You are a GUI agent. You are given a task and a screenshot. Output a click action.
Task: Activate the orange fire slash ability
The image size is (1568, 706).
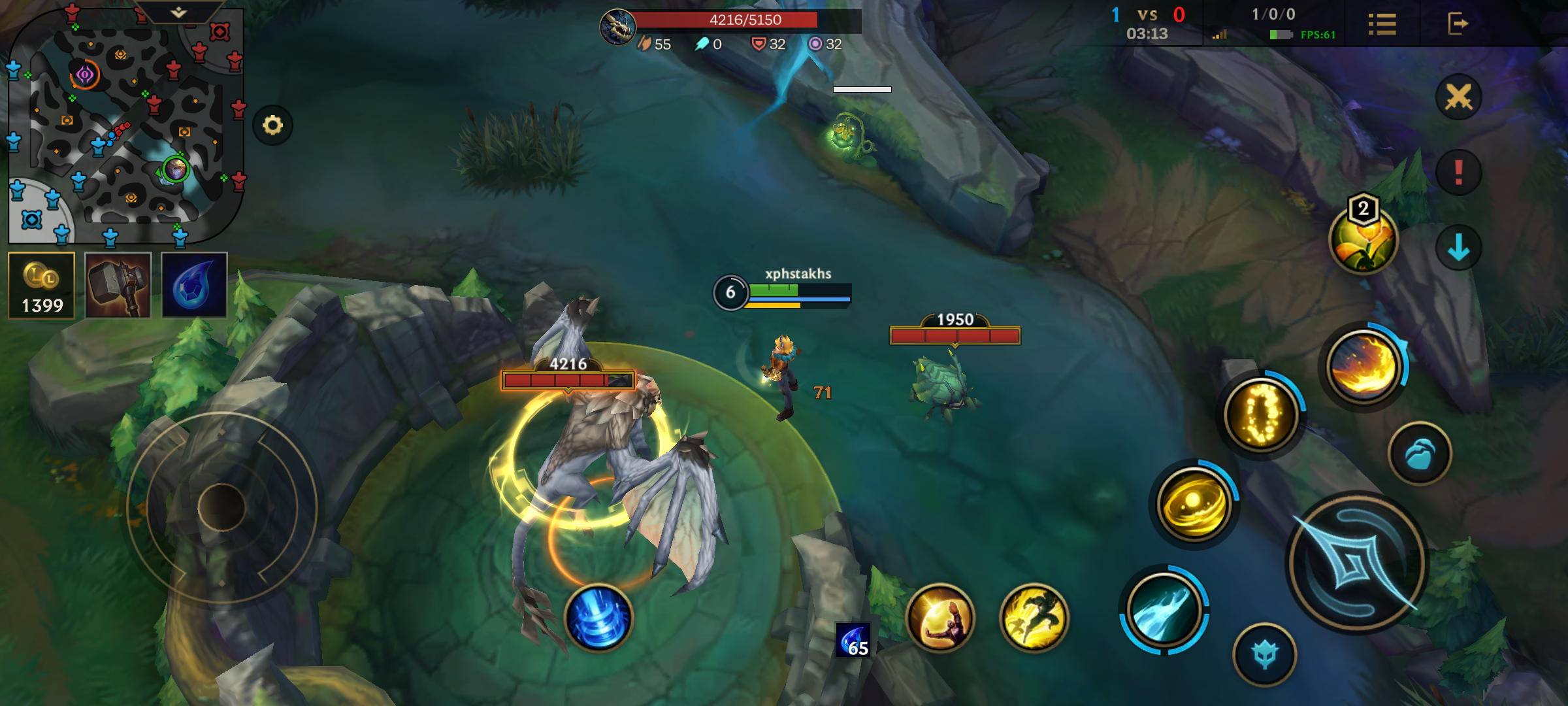pyautogui.click(x=1364, y=366)
